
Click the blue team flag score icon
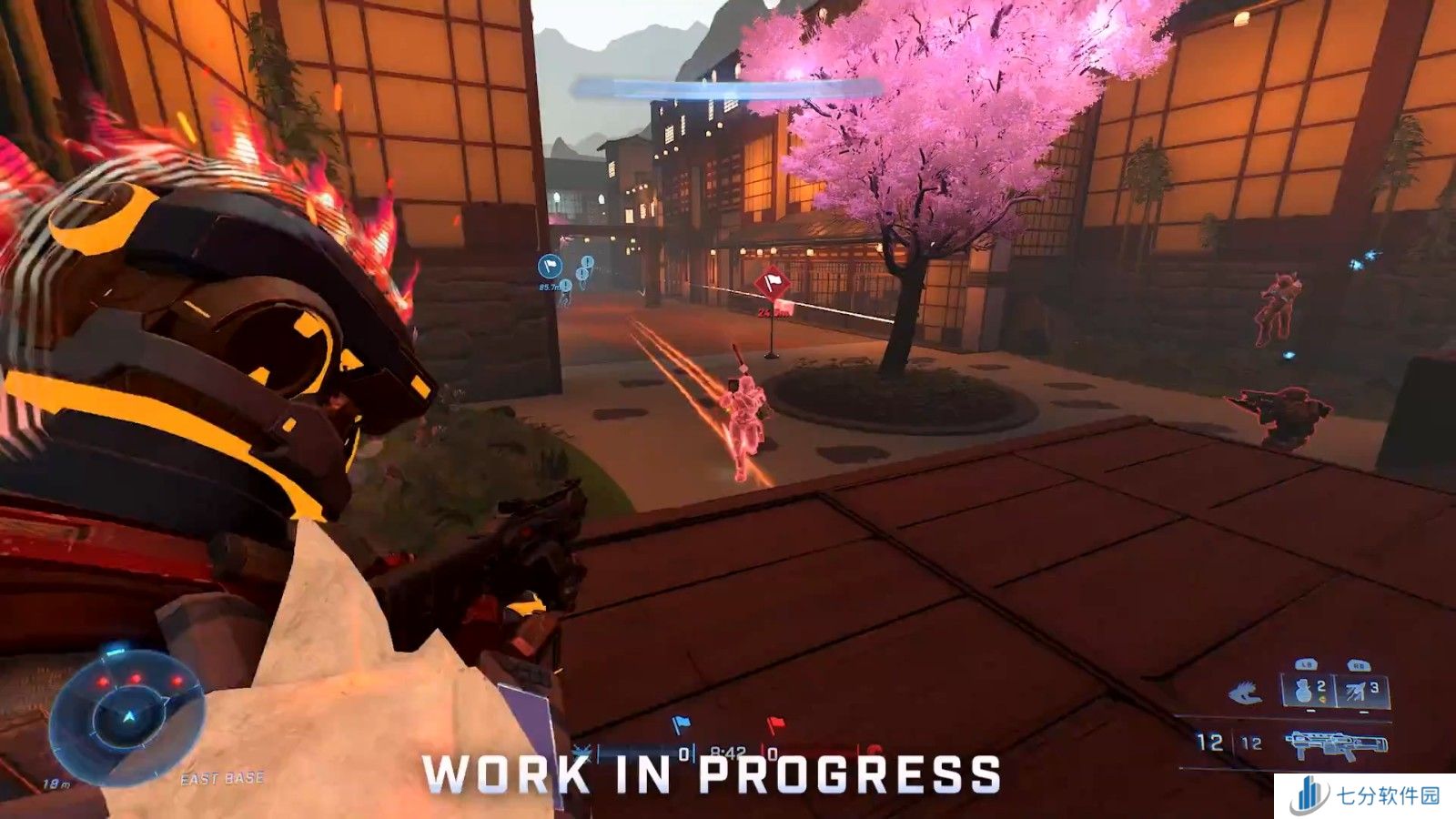click(680, 725)
